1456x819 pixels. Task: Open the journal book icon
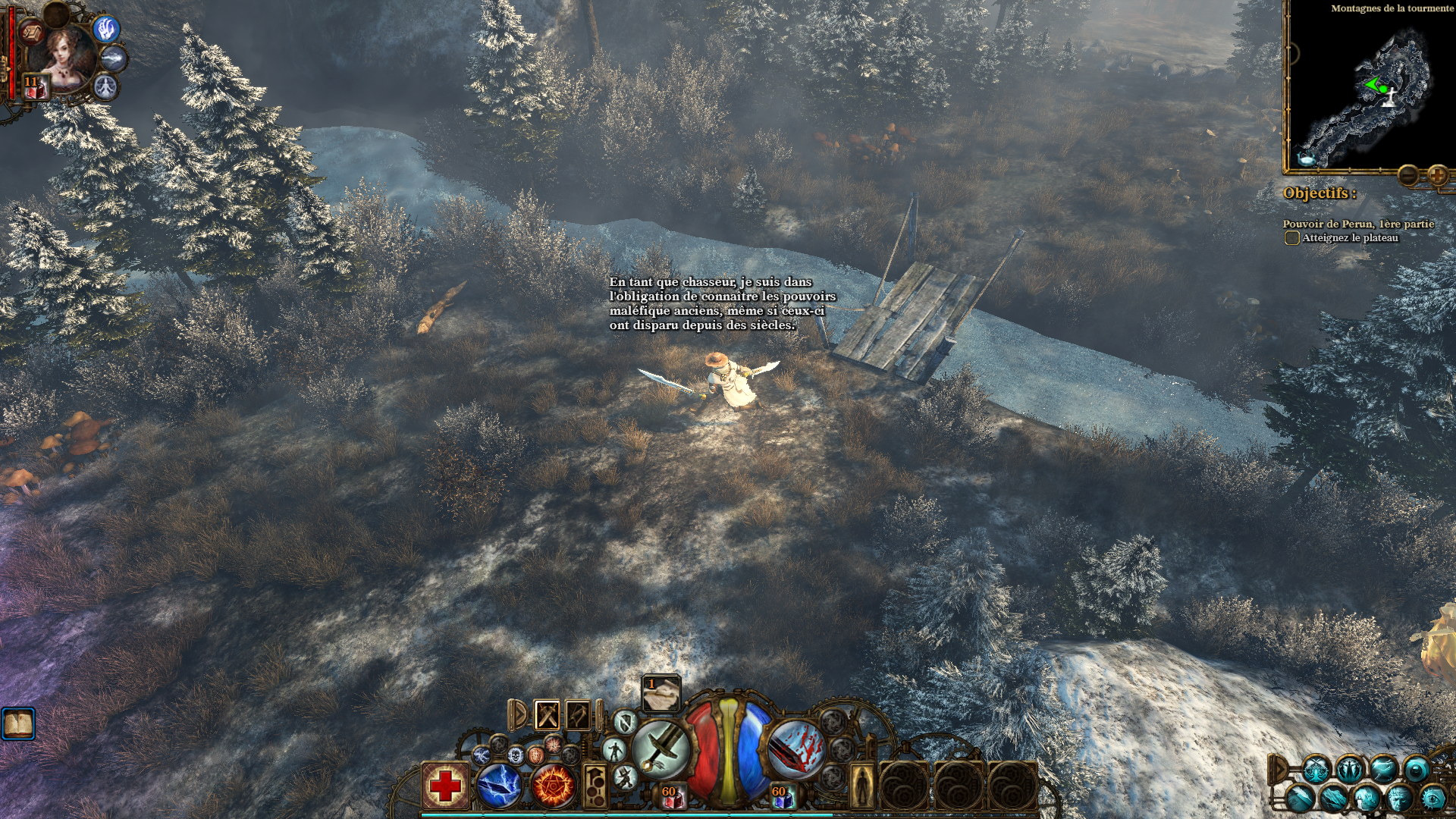pos(18,725)
